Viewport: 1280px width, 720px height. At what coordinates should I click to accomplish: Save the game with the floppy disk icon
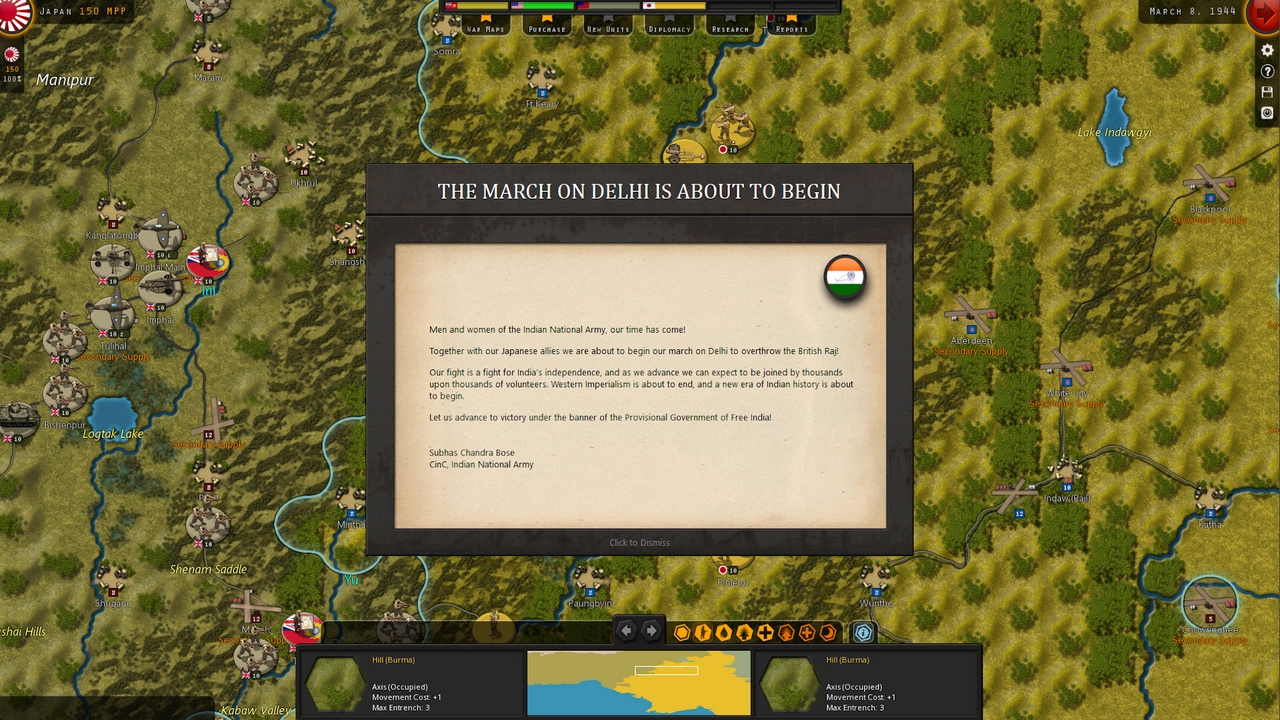[1267, 92]
